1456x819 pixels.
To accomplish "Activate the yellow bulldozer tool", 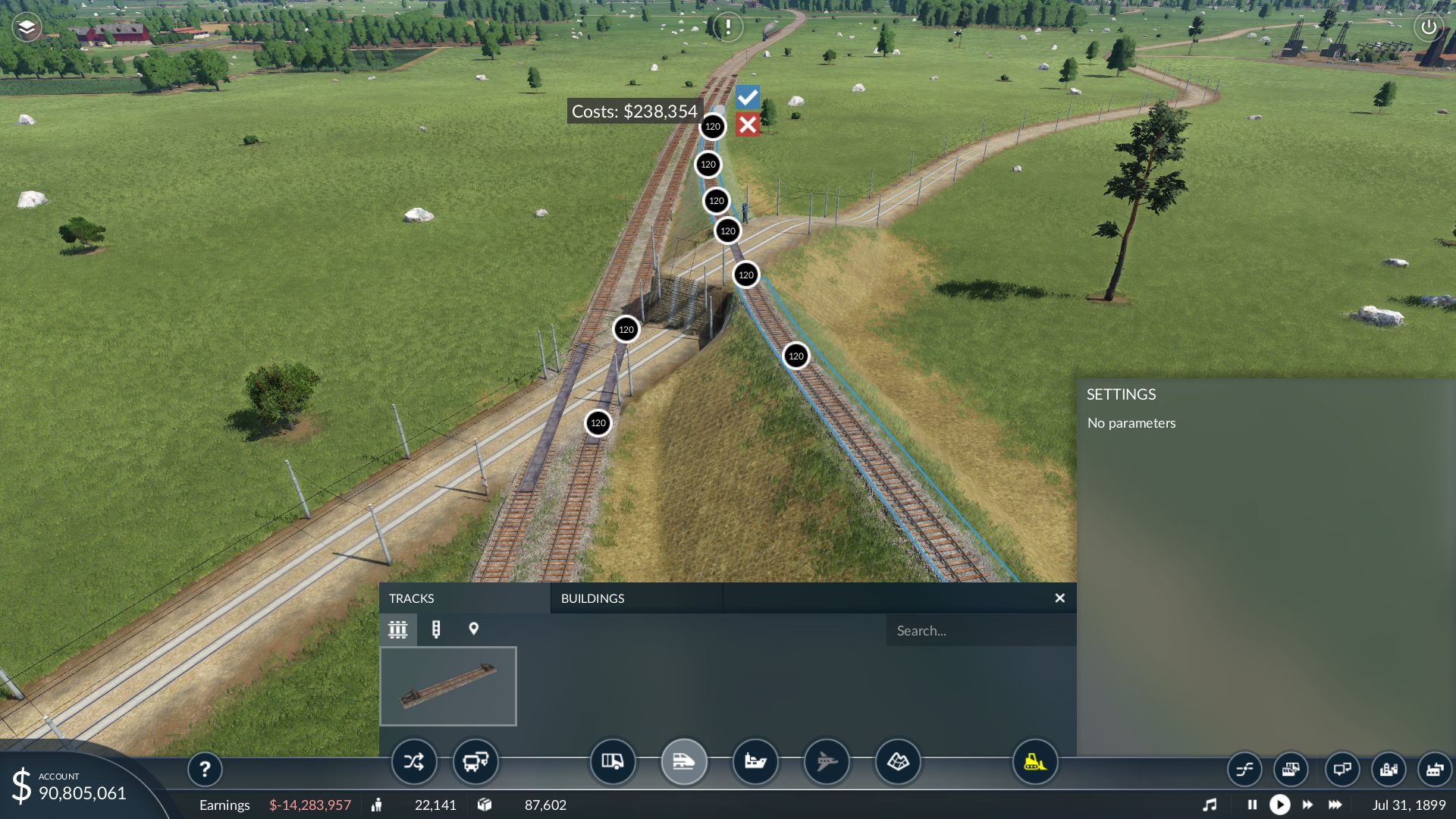I will [x=1035, y=761].
